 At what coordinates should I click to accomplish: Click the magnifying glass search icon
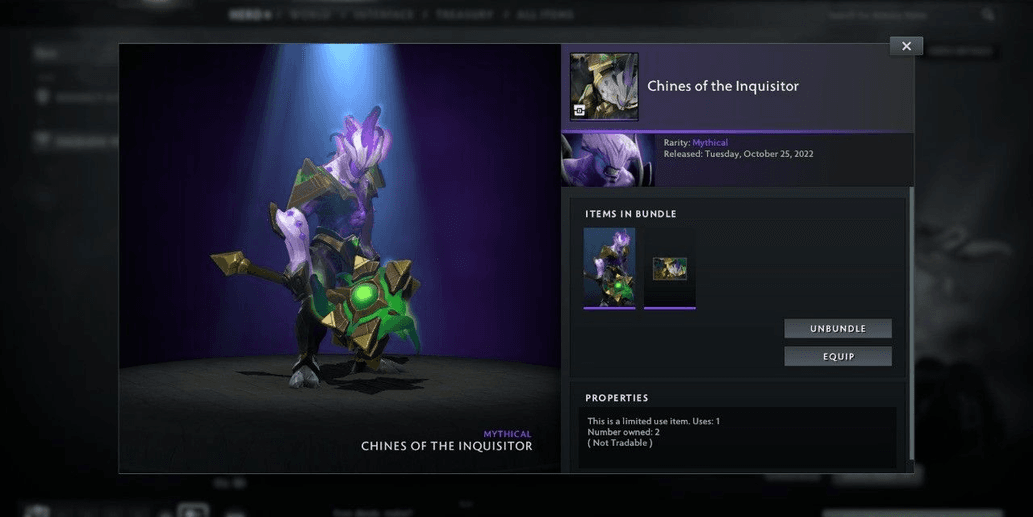point(988,15)
